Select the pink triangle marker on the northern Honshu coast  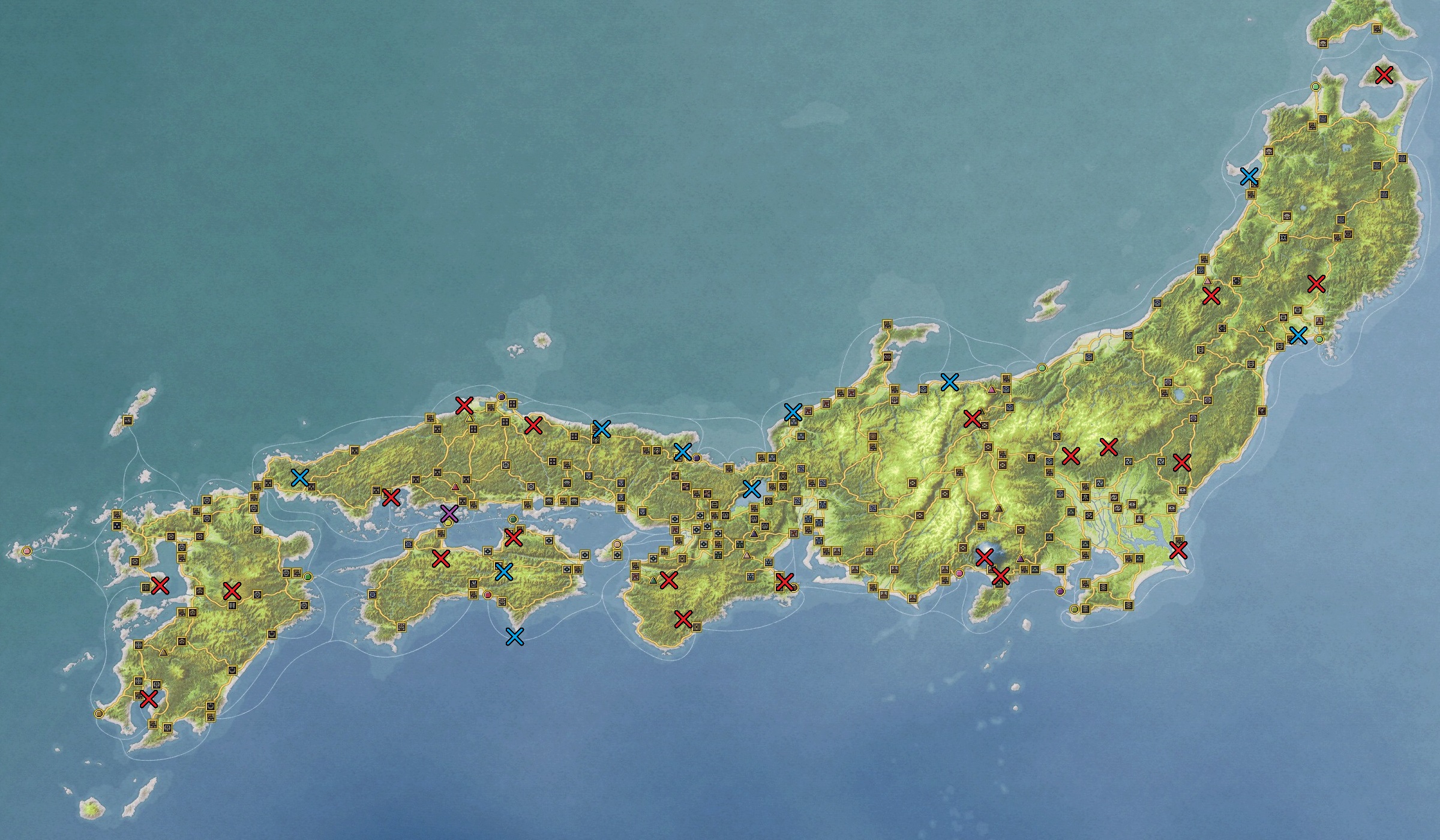[x=992, y=389]
